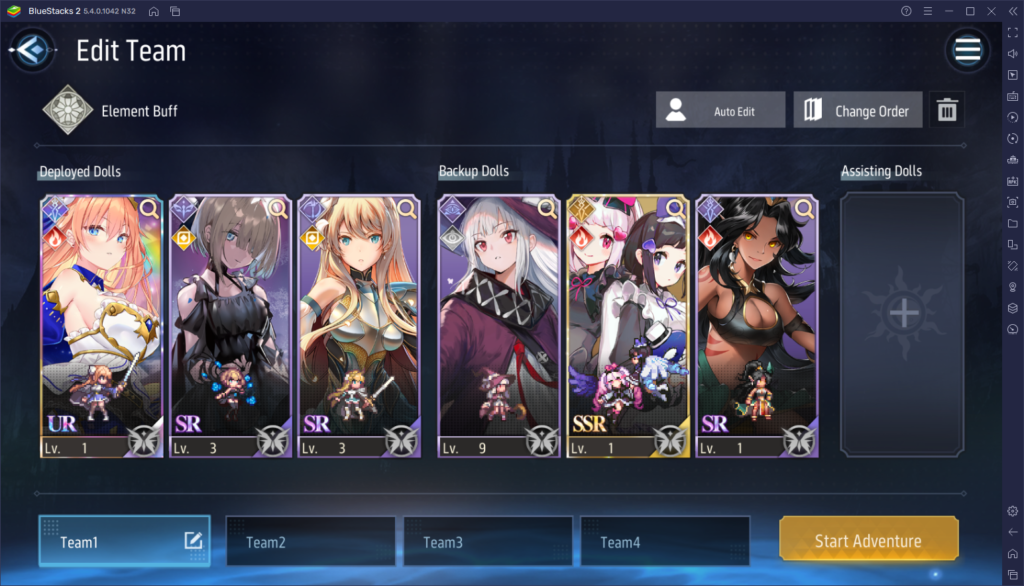Close the BlueStacks window
Screen dimensions: 1024x586
click(990, 10)
